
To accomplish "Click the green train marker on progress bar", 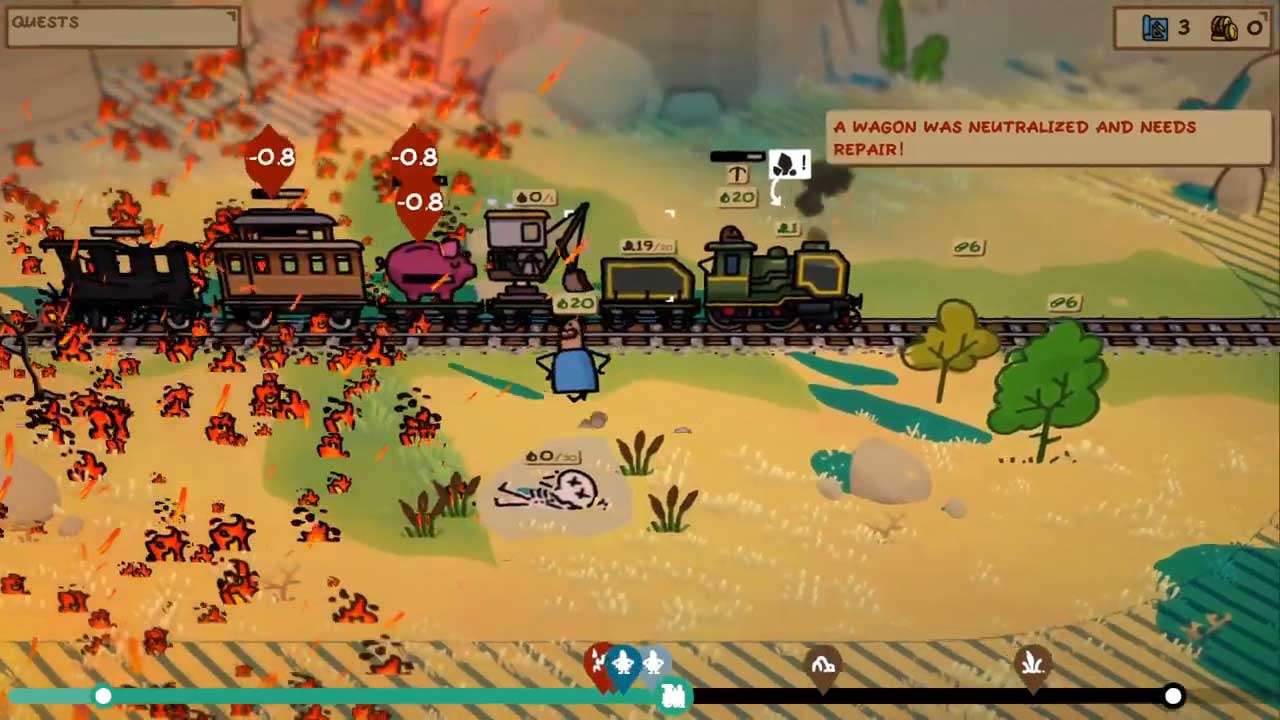I will pyautogui.click(x=675, y=695).
